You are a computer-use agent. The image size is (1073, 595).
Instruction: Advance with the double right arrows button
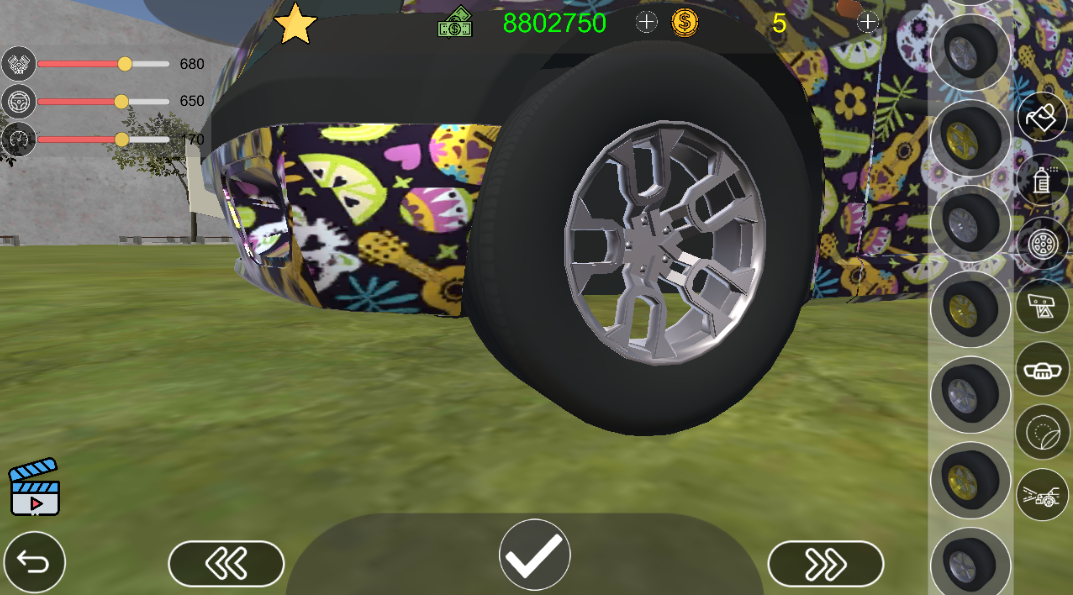(825, 564)
